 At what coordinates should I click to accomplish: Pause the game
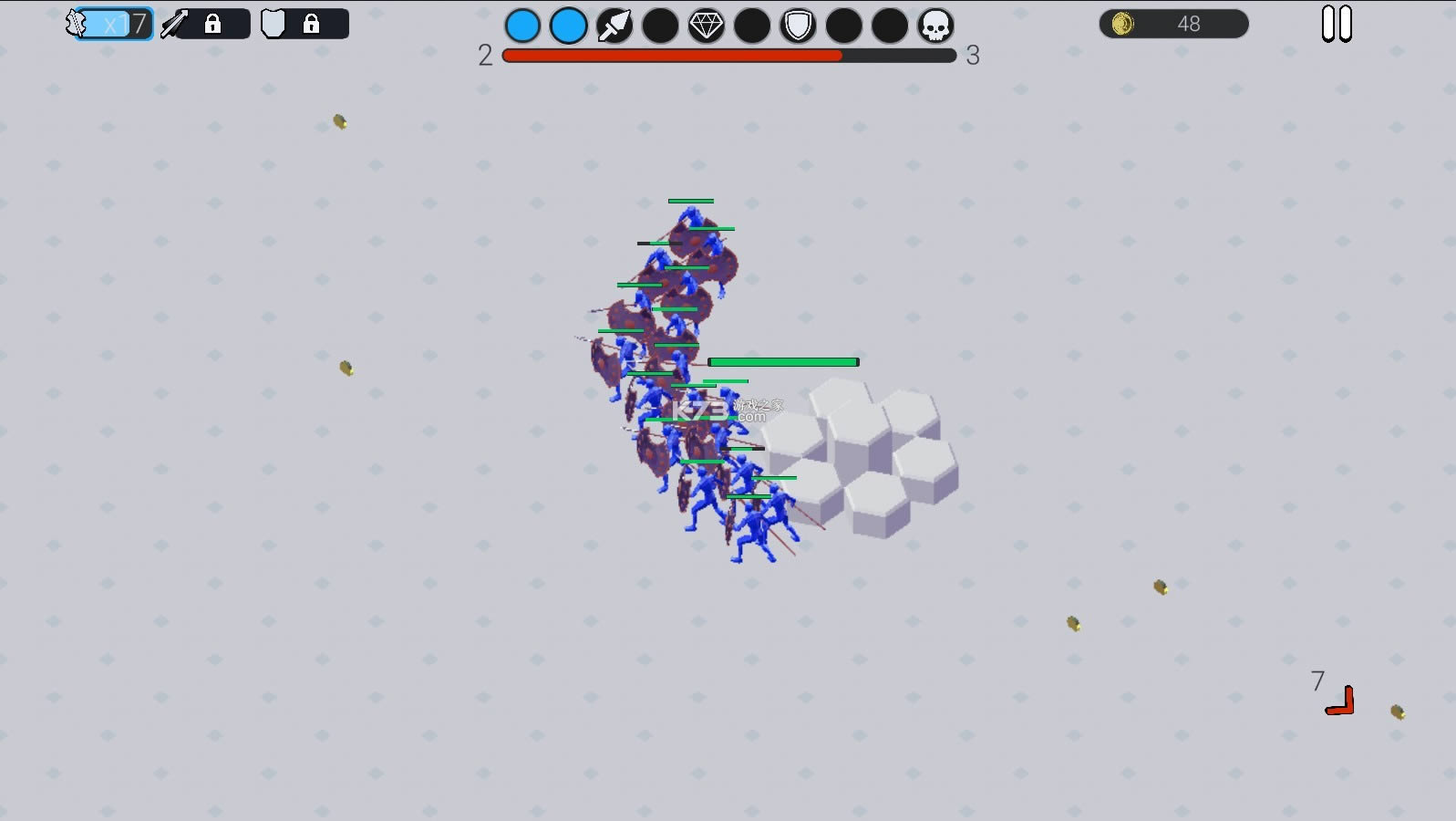(1337, 25)
